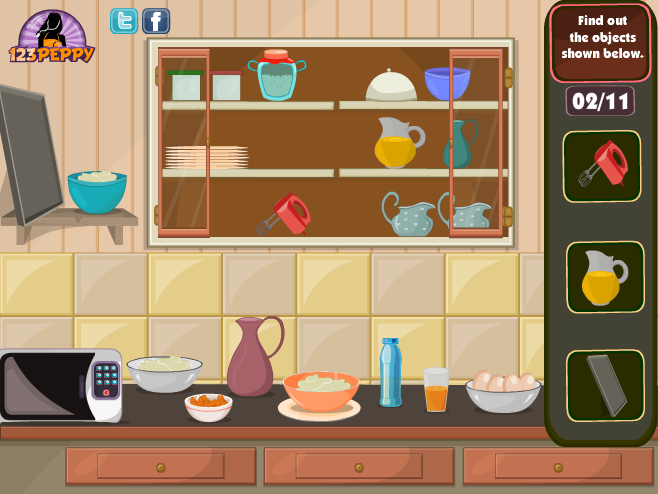Find the yellow juice pitcher on cupboard shelf

(397, 143)
